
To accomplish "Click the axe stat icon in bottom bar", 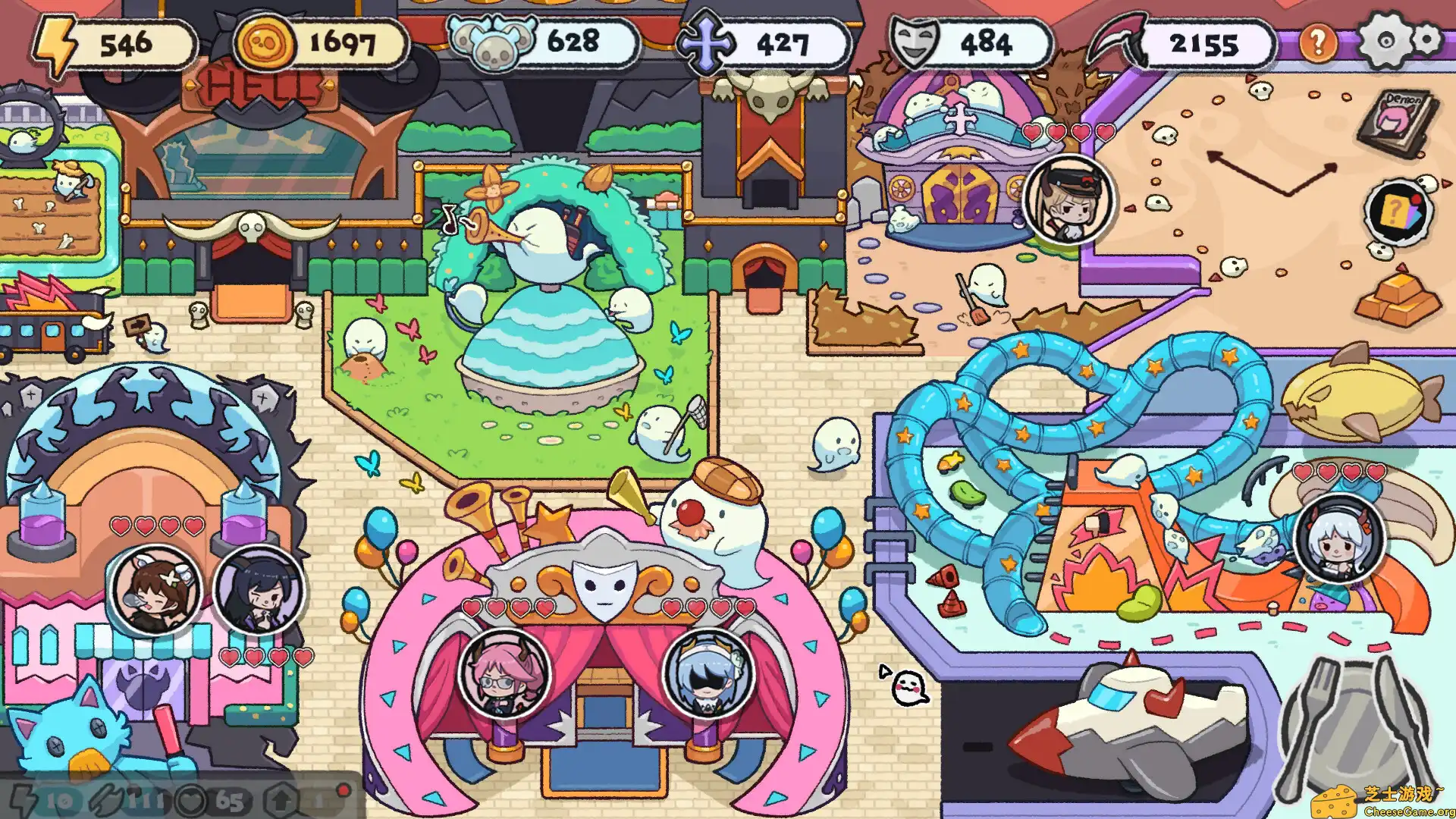I will 106,796.
